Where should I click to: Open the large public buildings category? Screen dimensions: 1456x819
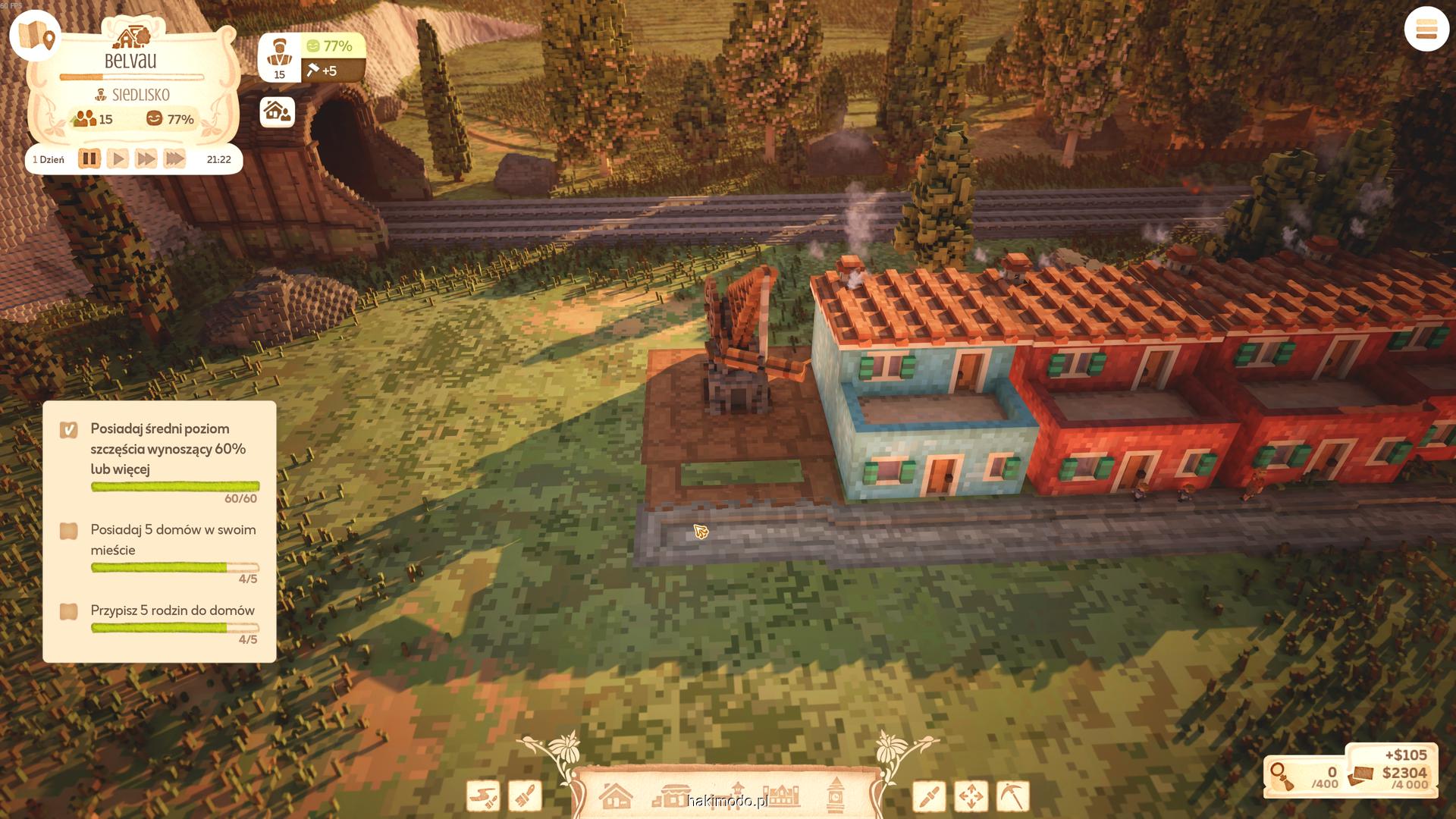[x=781, y=796]
